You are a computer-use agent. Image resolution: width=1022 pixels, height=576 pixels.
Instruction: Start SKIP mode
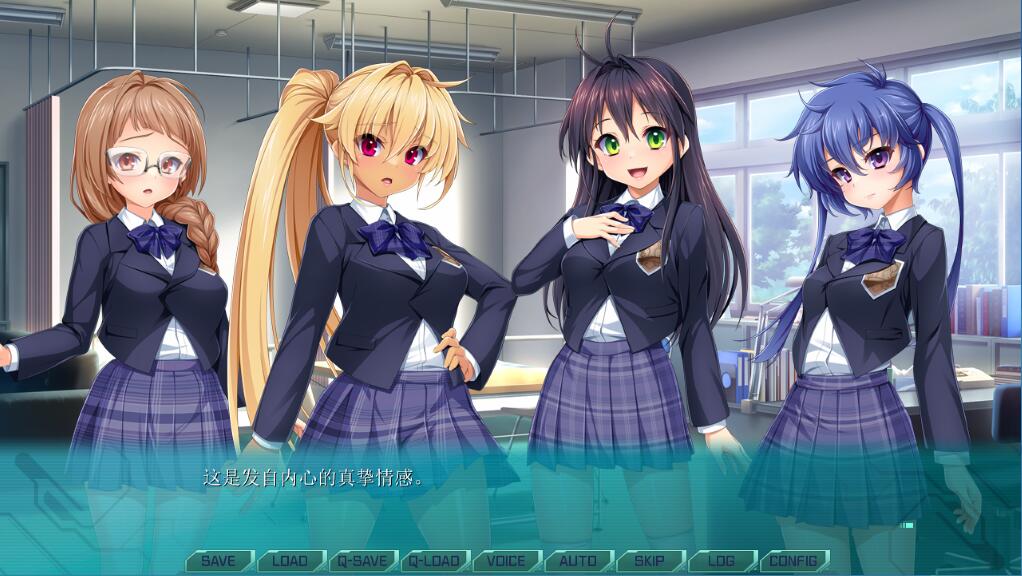click(650, 561)
